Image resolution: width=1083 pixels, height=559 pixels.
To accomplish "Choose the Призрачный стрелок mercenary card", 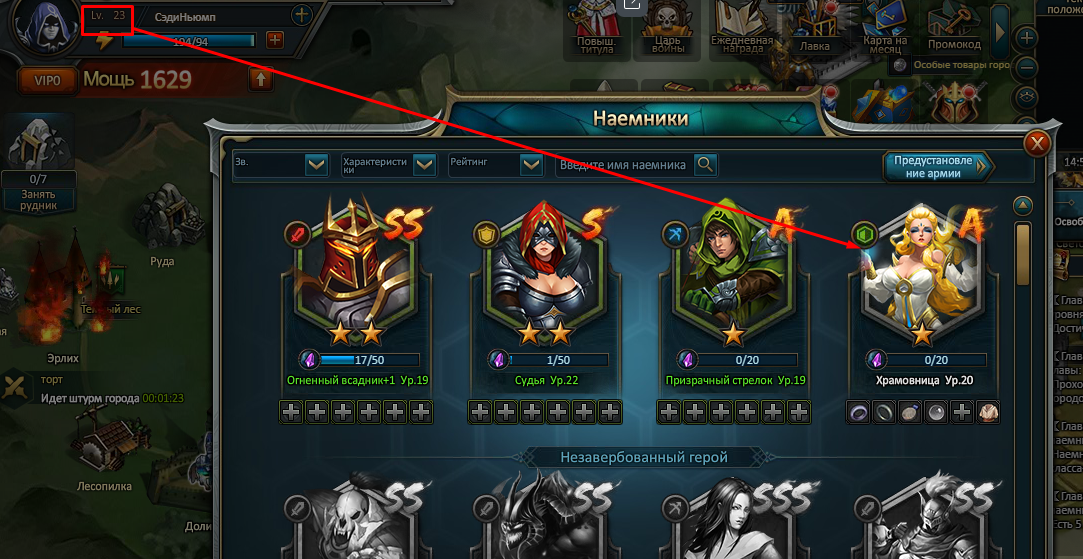I will (733, 270).
